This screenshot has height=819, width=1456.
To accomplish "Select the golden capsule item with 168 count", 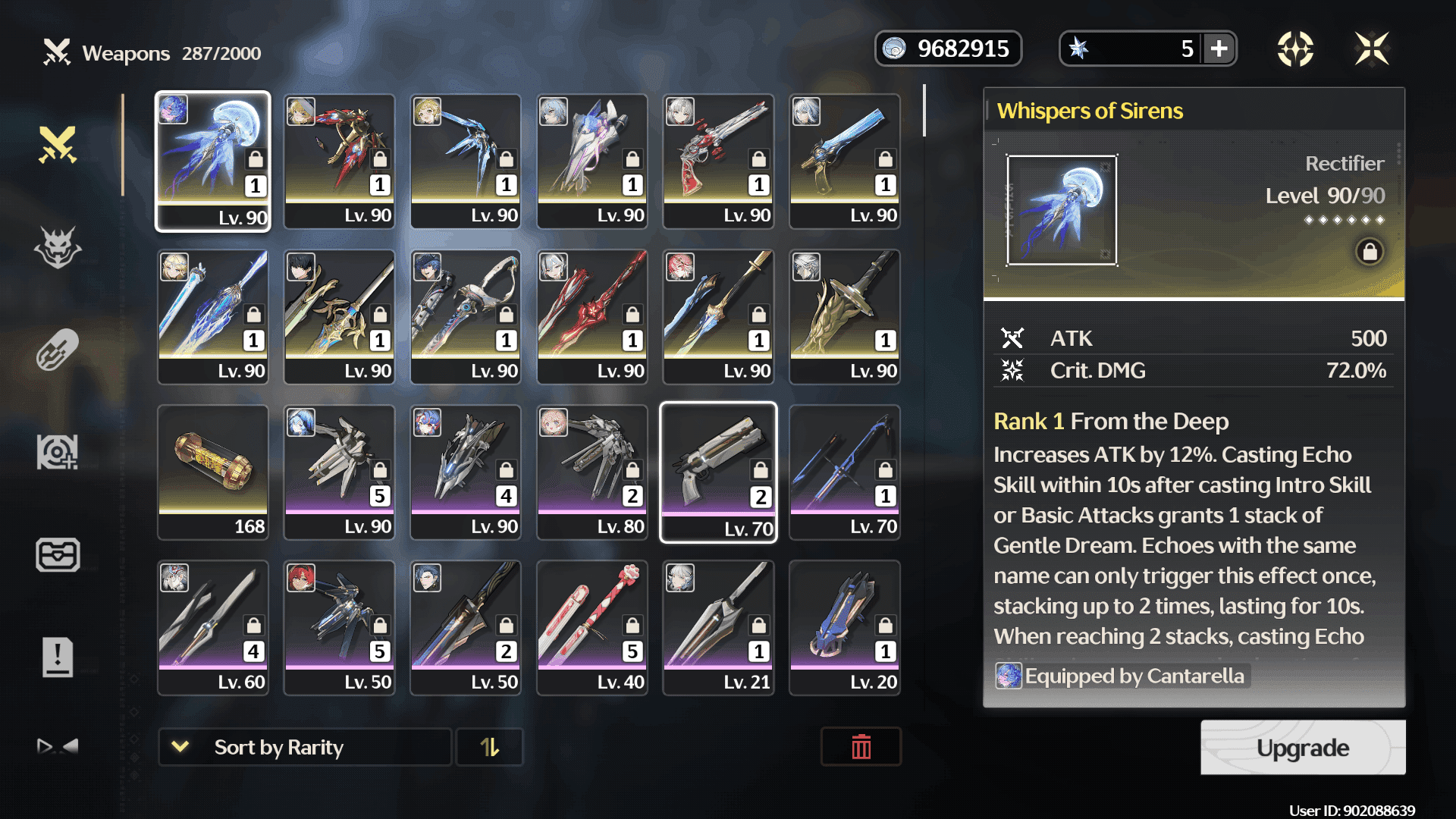I will pos(213,472).
